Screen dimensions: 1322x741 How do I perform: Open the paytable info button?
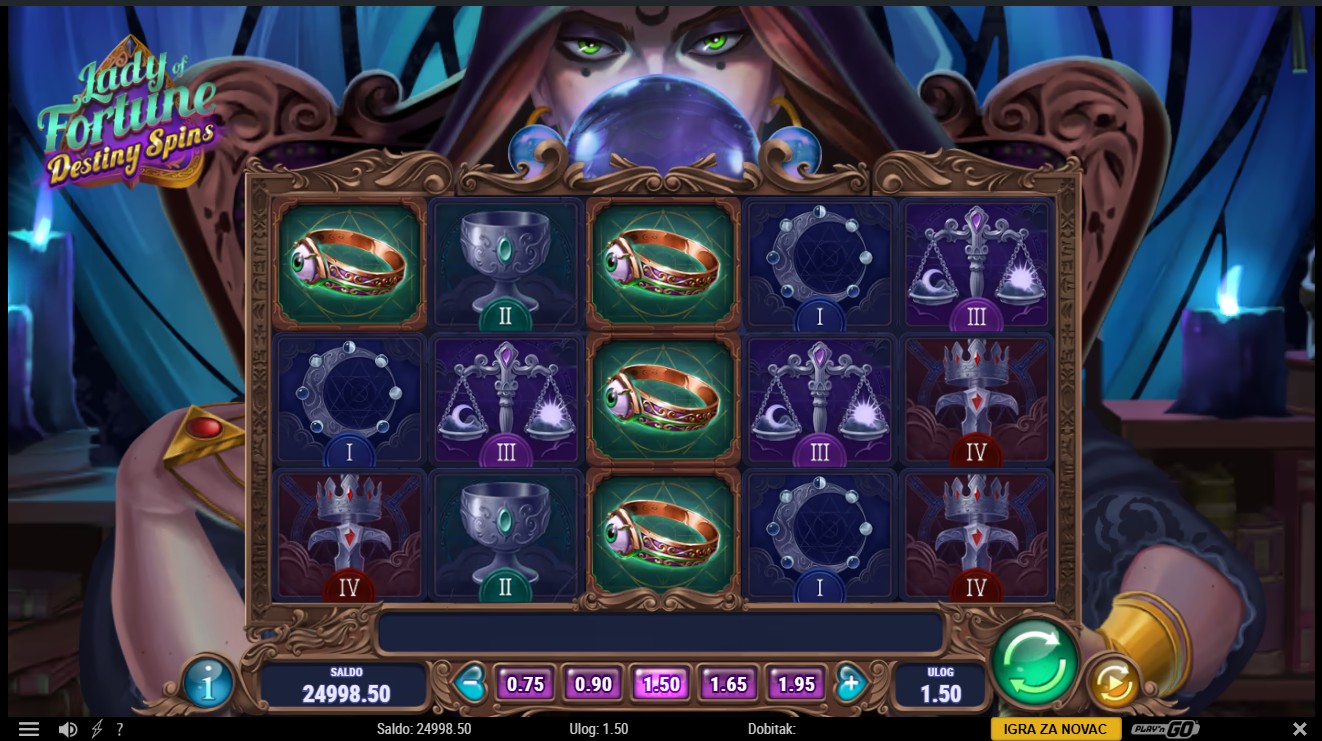coord(209,685)
